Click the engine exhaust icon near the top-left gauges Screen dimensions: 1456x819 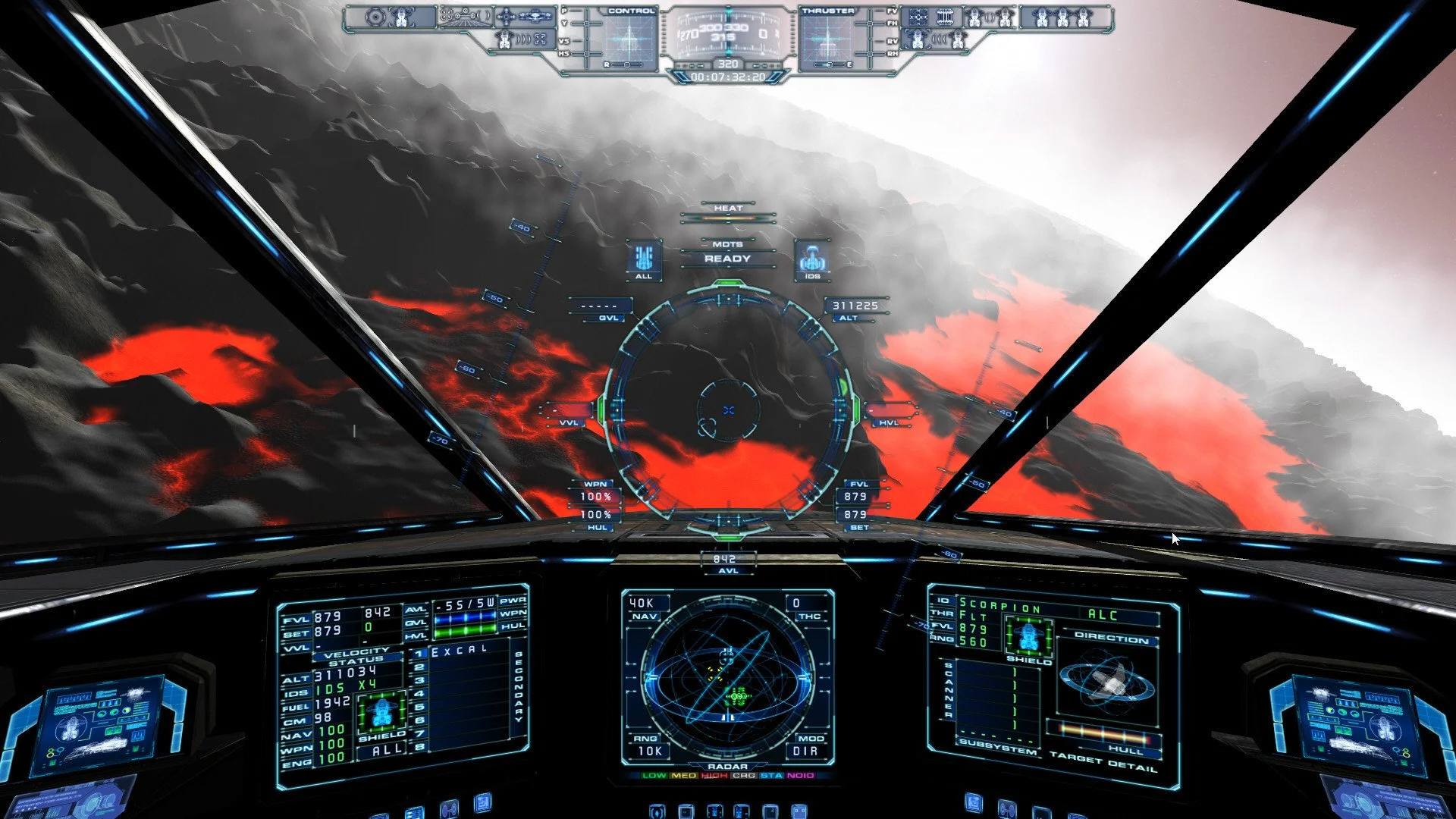[505, 40]
